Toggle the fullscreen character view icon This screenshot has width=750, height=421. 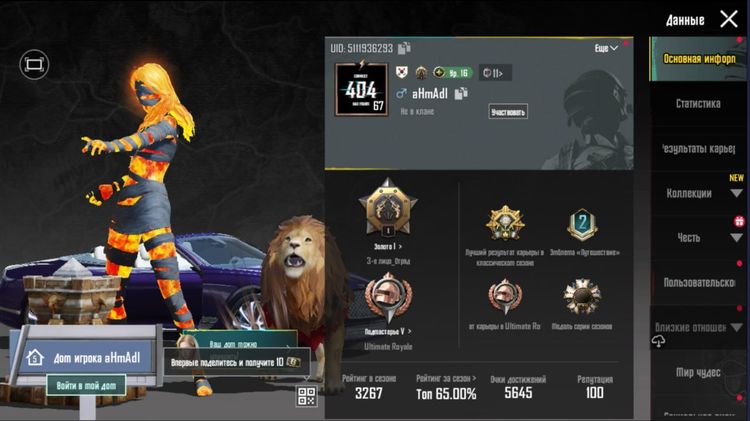pyautogui.click(x=34, y=64)
